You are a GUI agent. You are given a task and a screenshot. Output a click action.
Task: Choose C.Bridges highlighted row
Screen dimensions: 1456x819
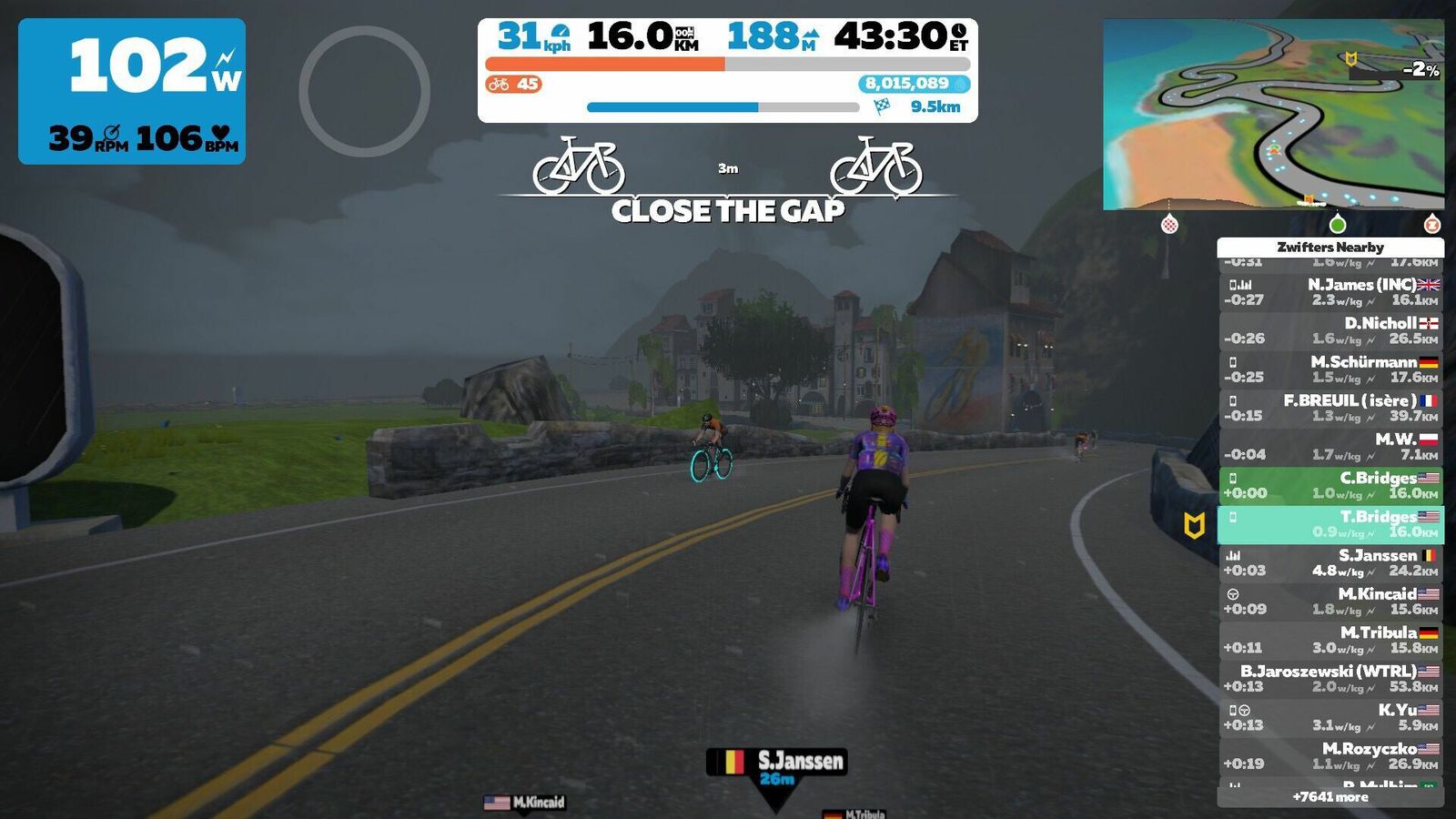tap(1330, 486)
